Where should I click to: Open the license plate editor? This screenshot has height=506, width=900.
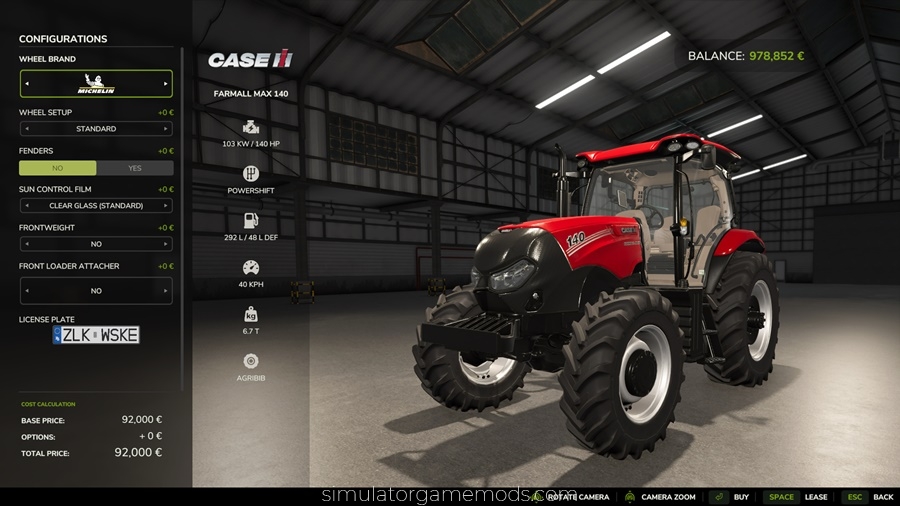point(96,335)
